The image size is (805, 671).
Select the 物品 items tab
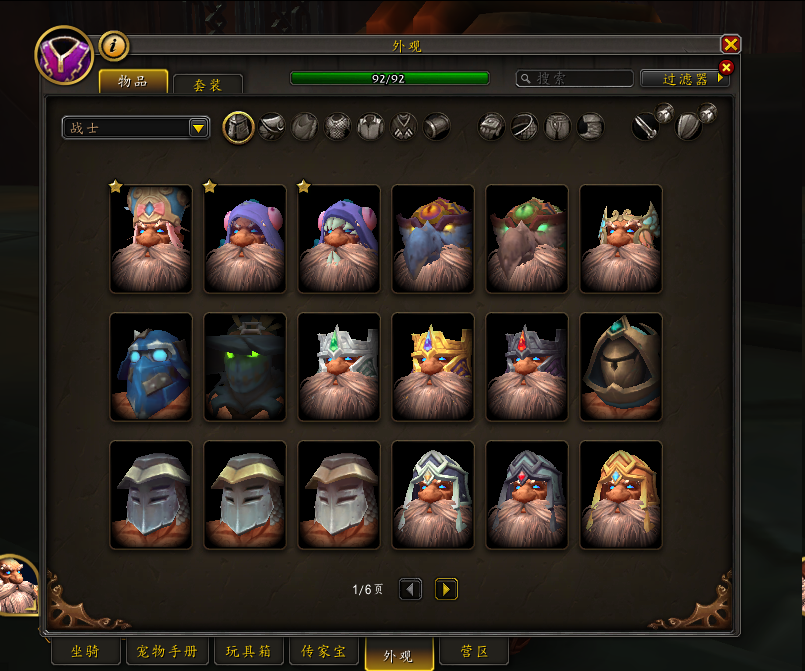132,81
